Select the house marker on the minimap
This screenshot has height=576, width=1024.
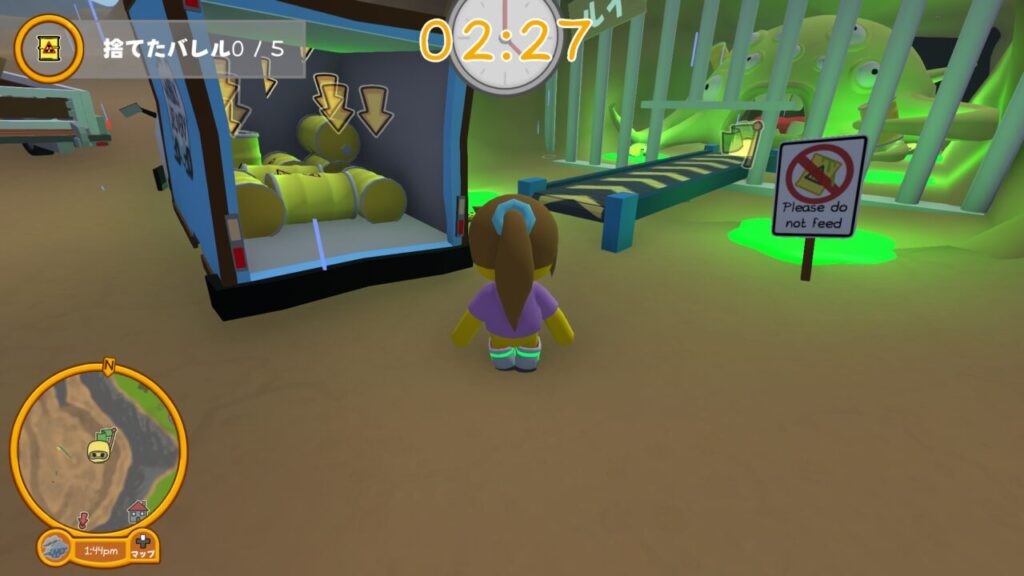coord(137,511)
